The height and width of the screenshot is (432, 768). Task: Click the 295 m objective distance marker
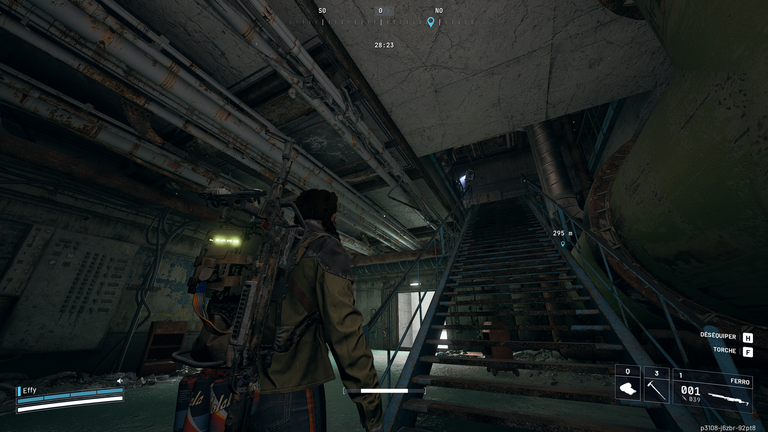(563, 234)
